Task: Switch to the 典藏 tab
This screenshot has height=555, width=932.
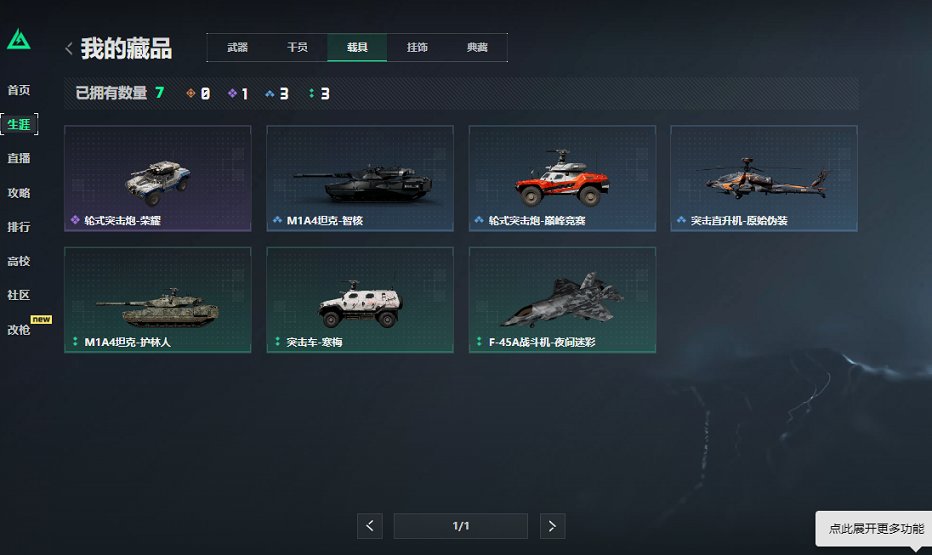Action: [x=477, y=48]
